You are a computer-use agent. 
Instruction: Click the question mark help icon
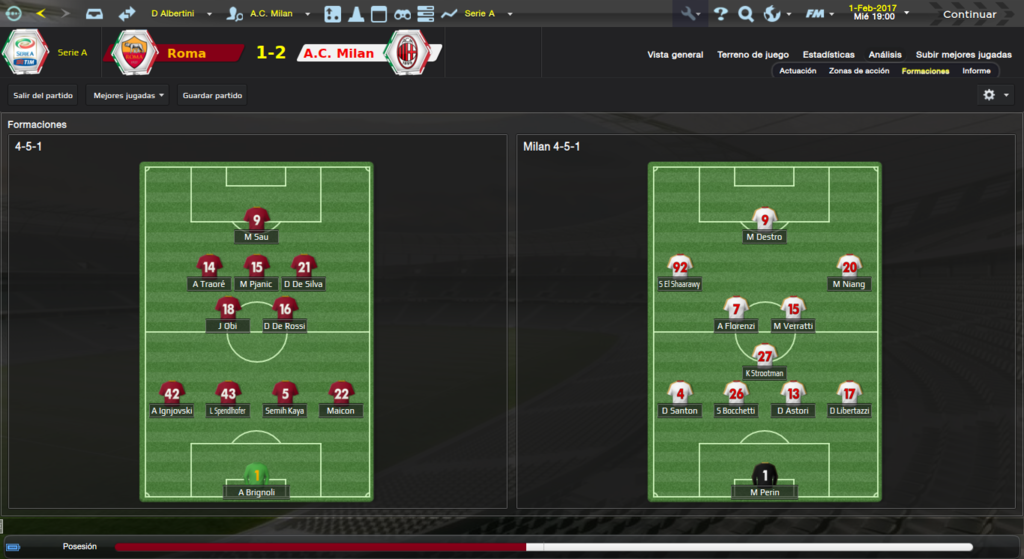click(720, 14)
